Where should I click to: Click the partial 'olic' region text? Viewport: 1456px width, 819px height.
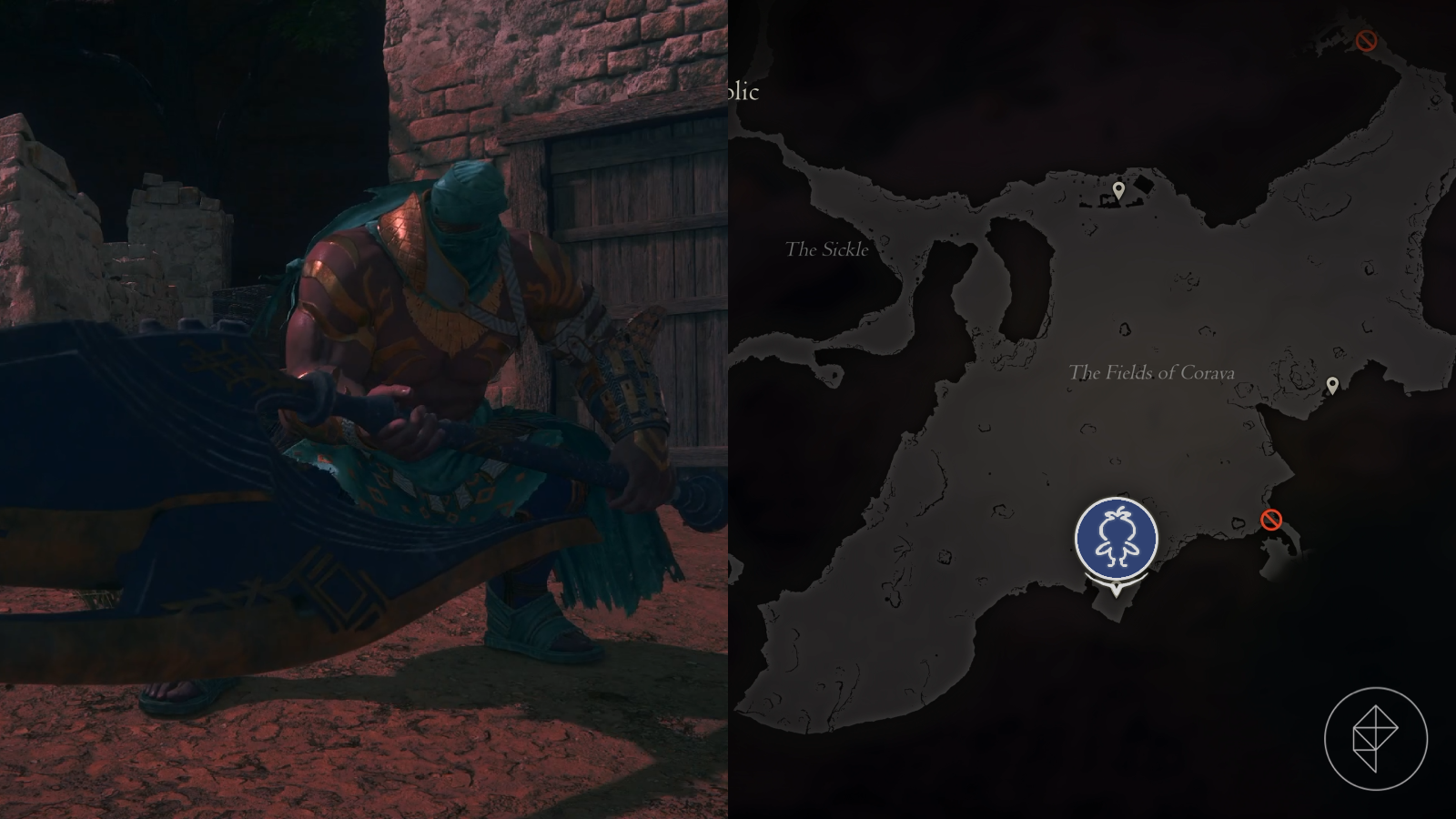[x=742, y=92]
